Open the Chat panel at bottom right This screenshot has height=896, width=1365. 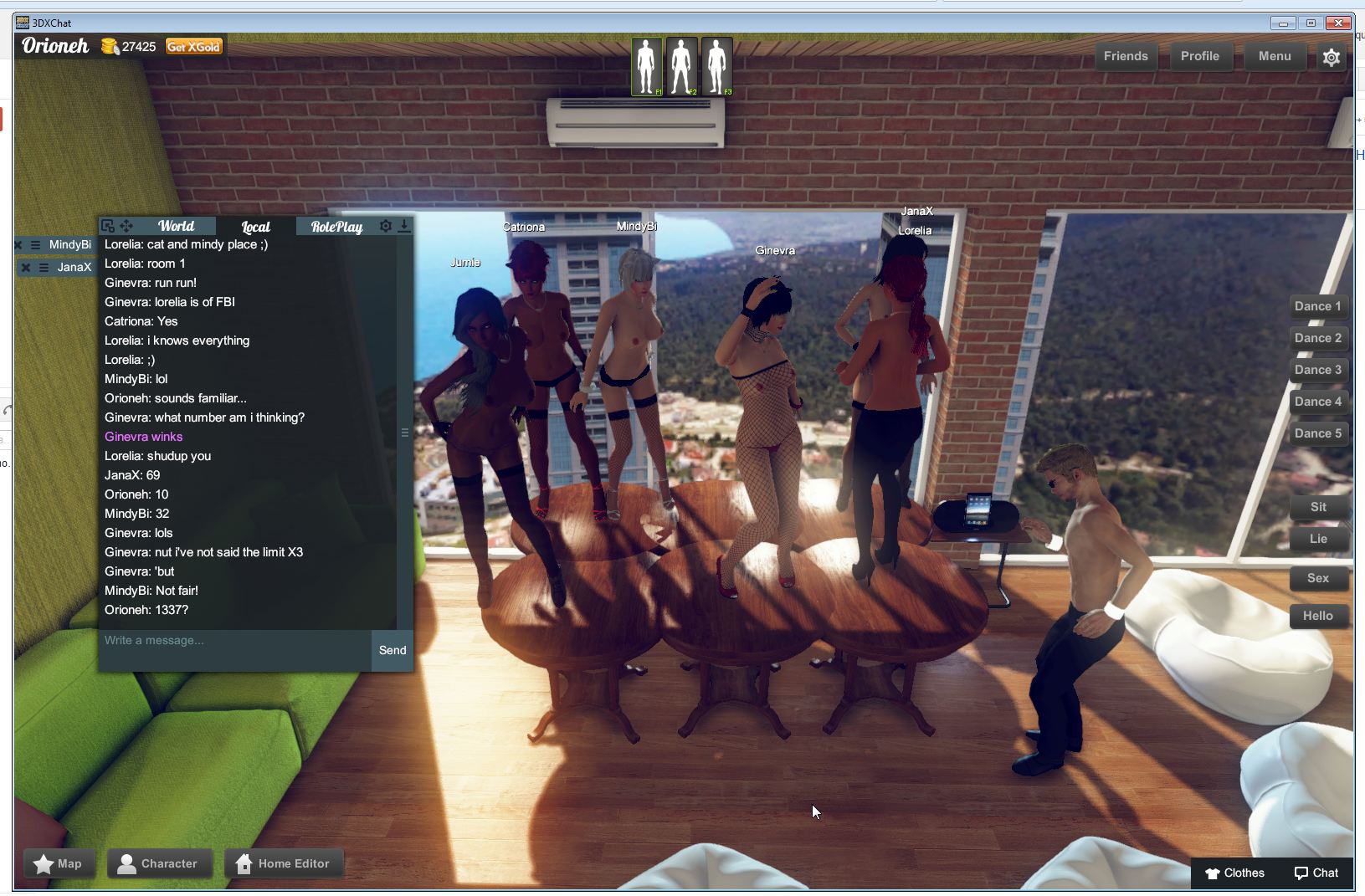tap(1316, 873)
